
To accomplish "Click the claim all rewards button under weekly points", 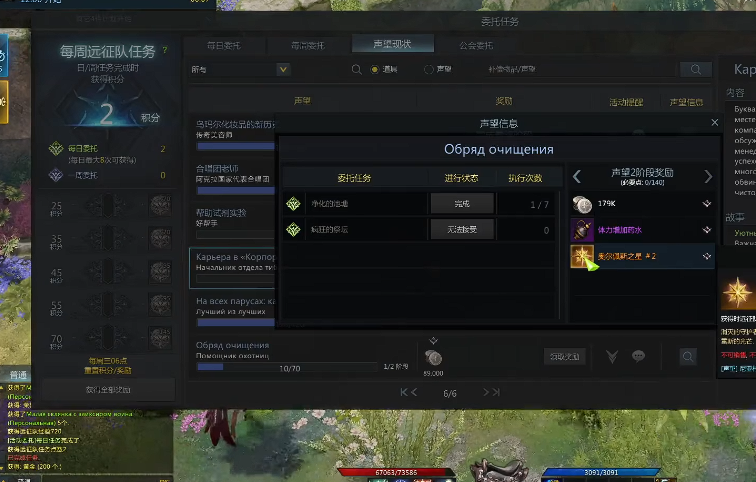I will (108, 389).
